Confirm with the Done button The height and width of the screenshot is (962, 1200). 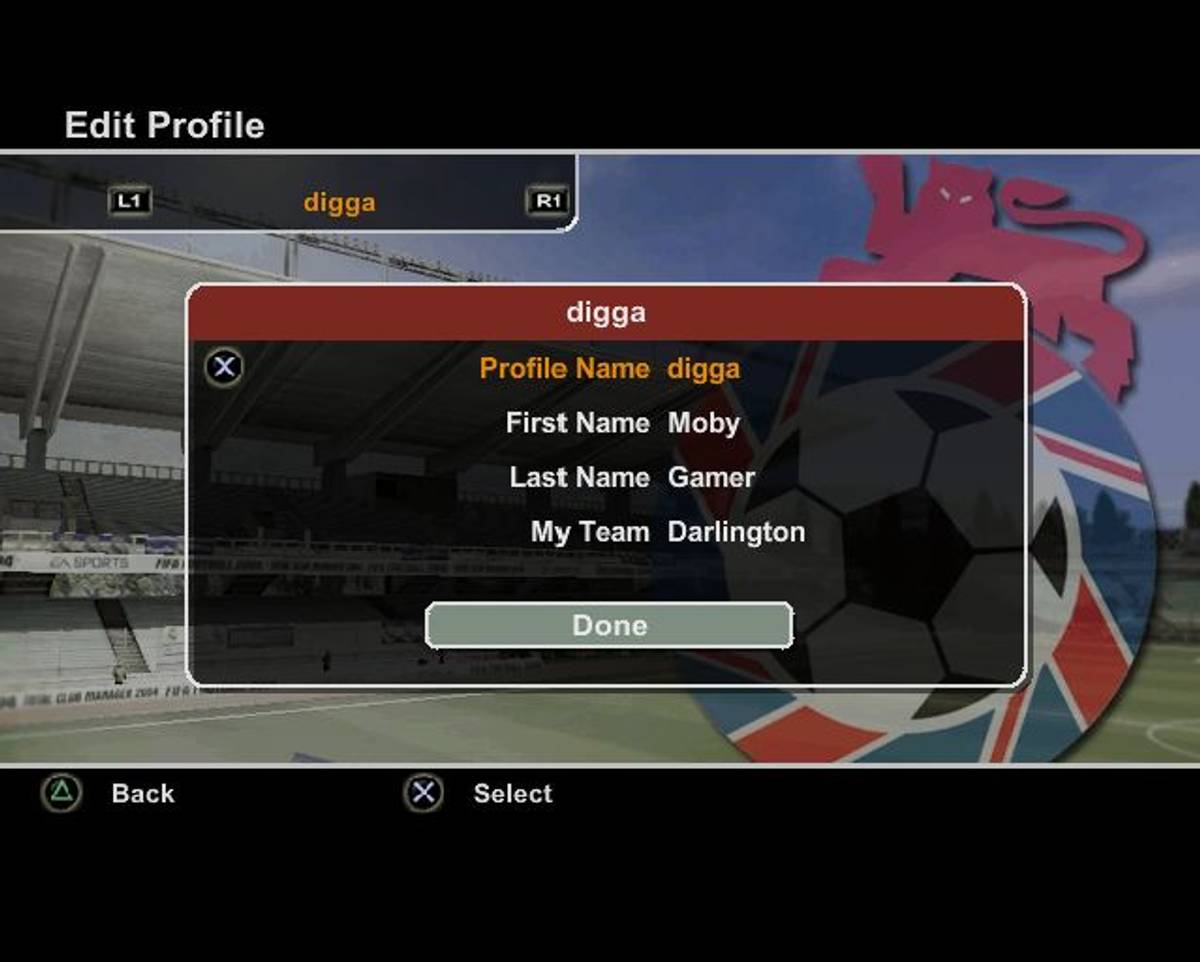click(x=609, y=625)
